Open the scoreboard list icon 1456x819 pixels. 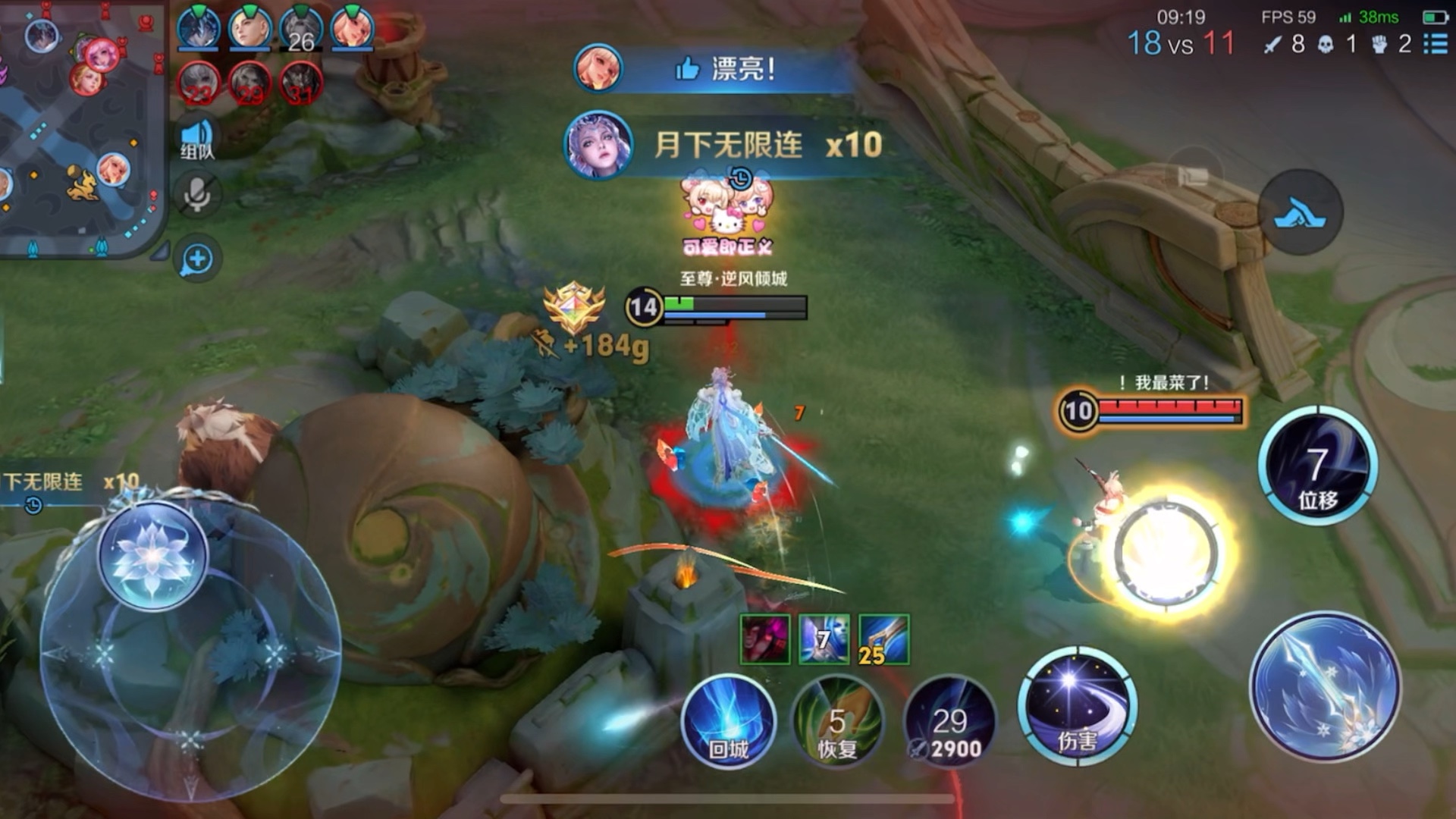tap(1435, 44)
